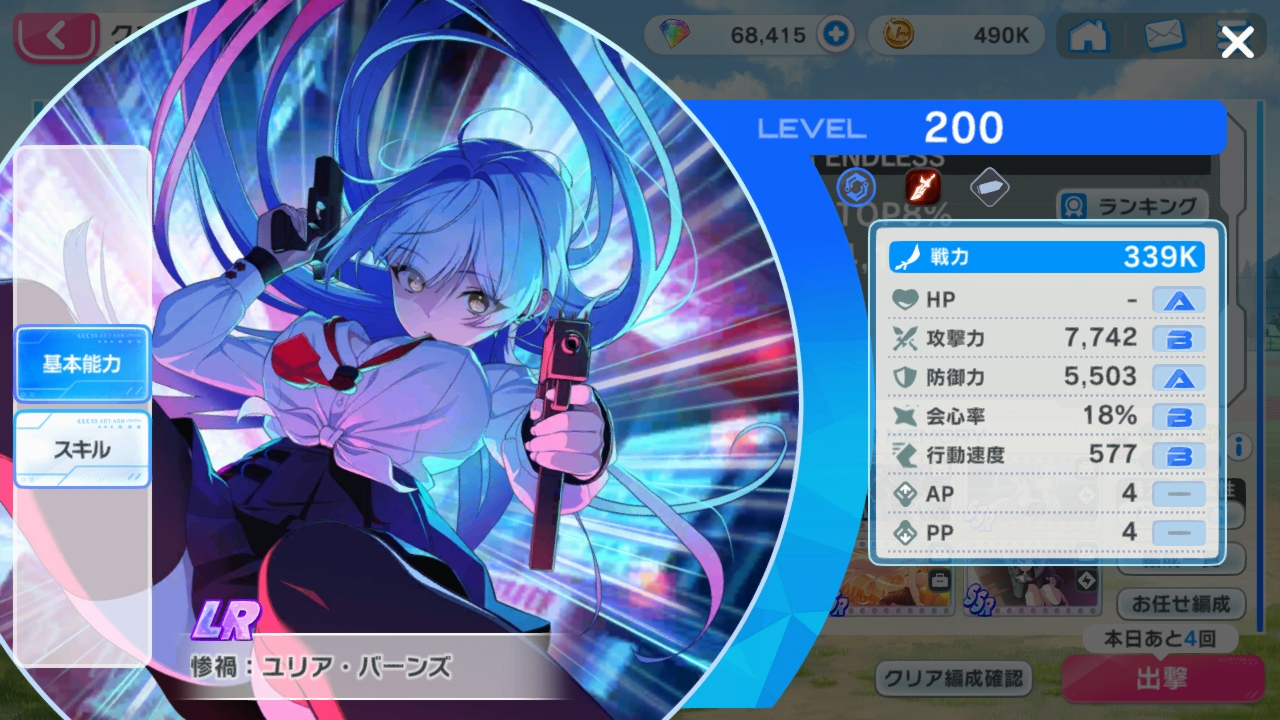Select the blue circular arrows icon
The height and width of the screenshot is (720, 1280).
click(x=855, y=187)
